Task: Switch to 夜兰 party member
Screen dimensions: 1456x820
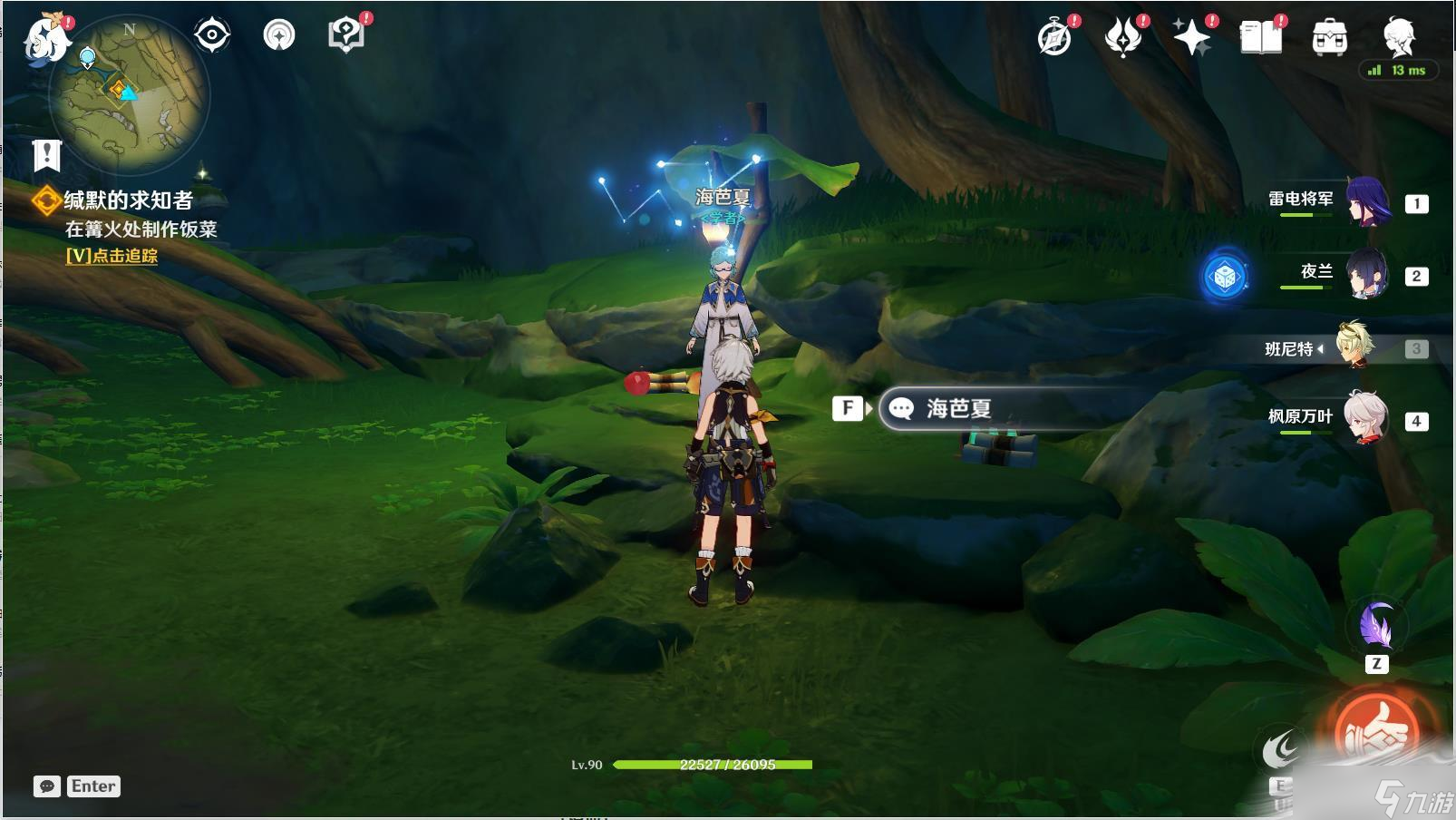Action: (1365, 275)
